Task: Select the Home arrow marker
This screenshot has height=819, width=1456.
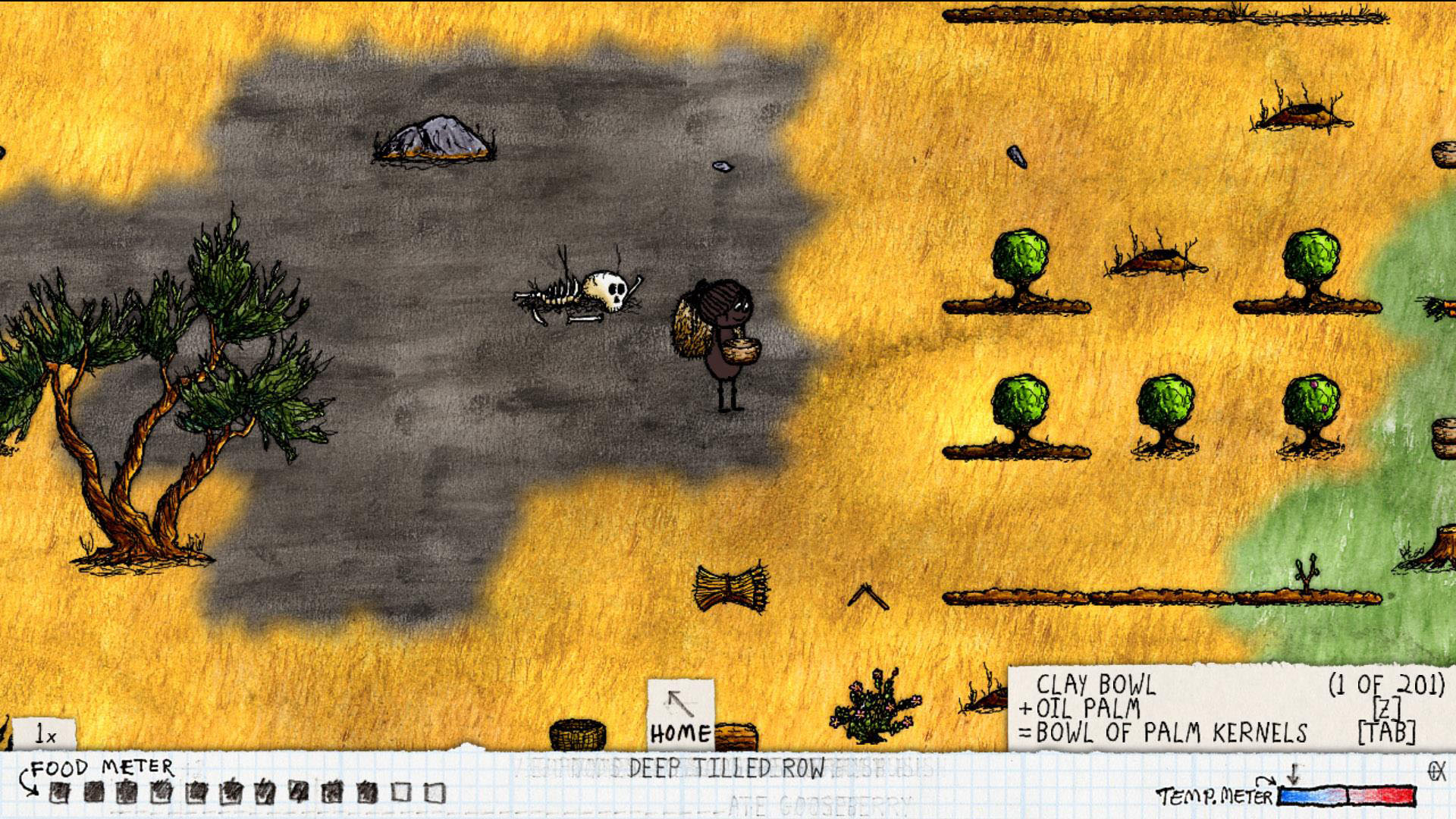Action: point(680,714)
